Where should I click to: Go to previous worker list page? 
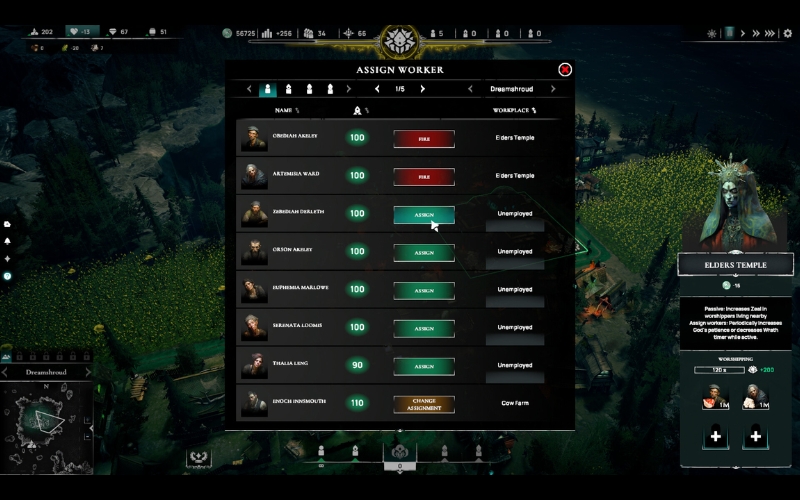click(x=377, y=89)
